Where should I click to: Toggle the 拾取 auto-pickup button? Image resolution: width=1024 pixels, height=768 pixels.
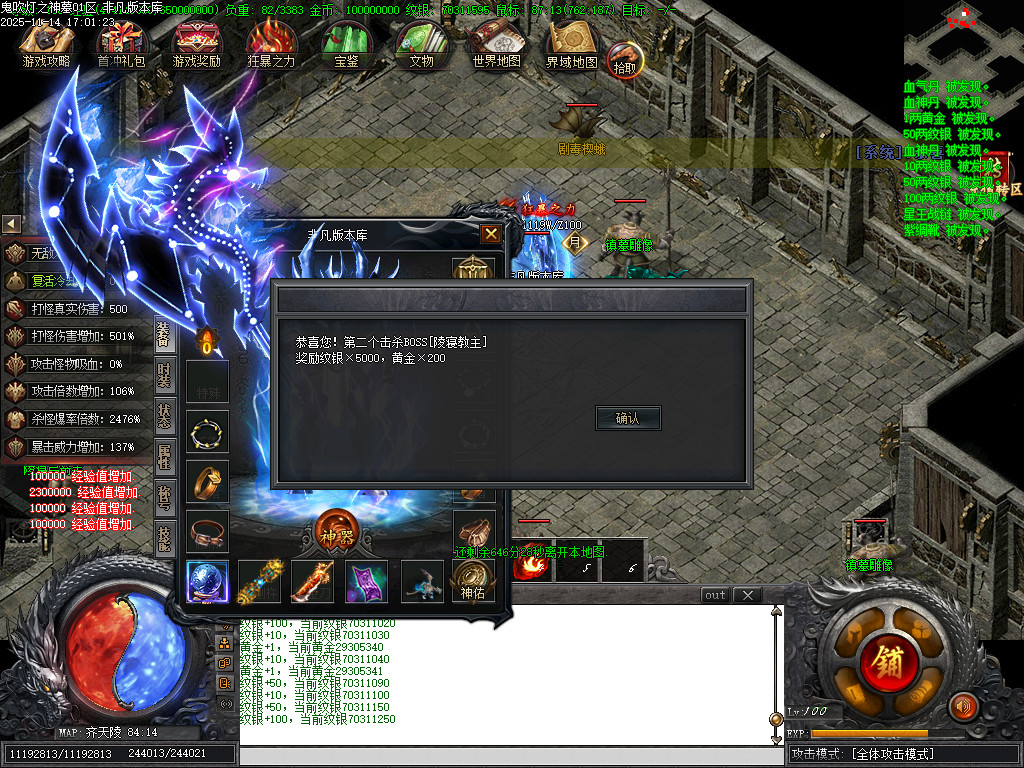coord(625,60)
